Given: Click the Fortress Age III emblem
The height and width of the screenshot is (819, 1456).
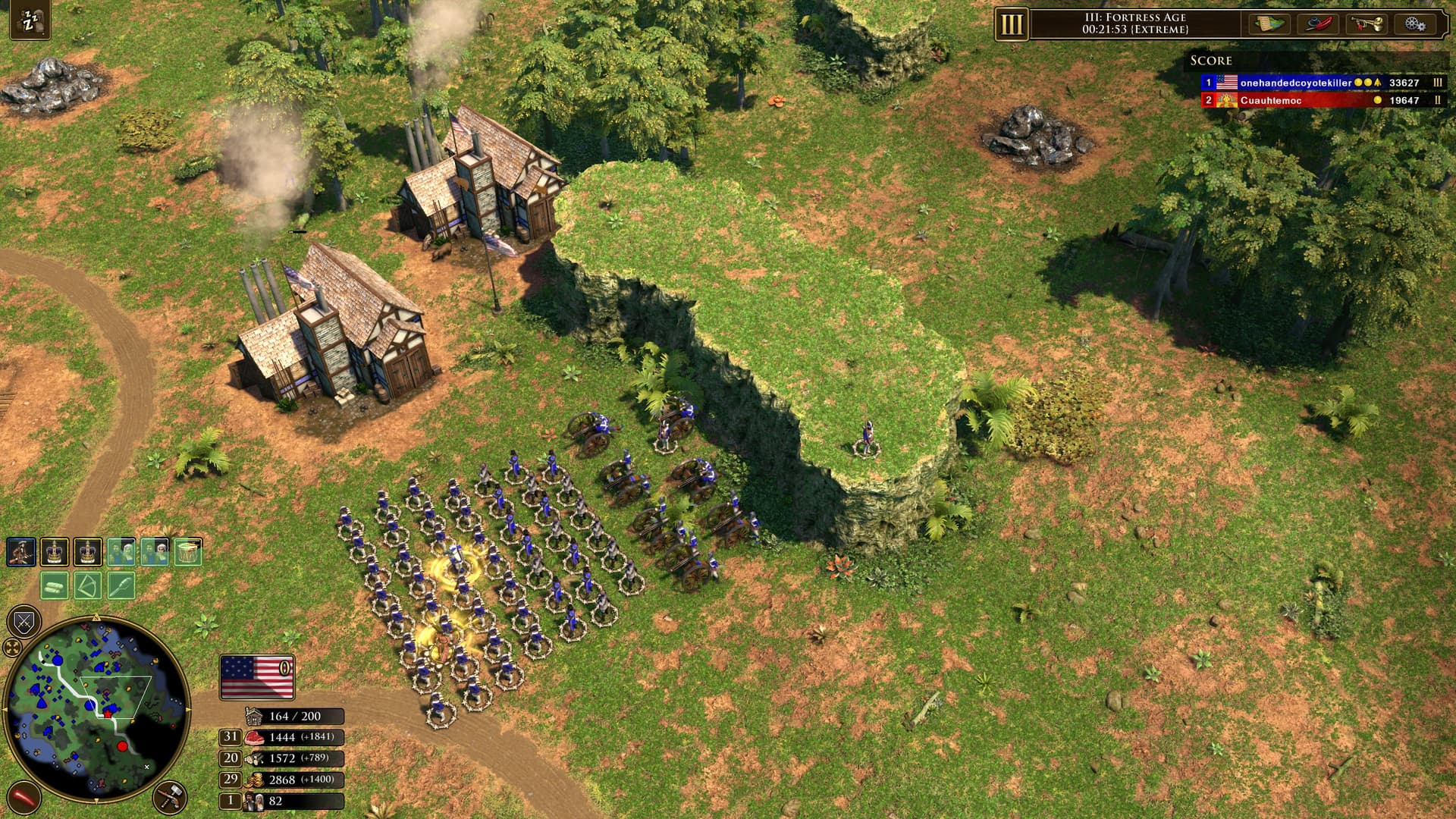Looking at the screenshot, I should pos(1012,24).
